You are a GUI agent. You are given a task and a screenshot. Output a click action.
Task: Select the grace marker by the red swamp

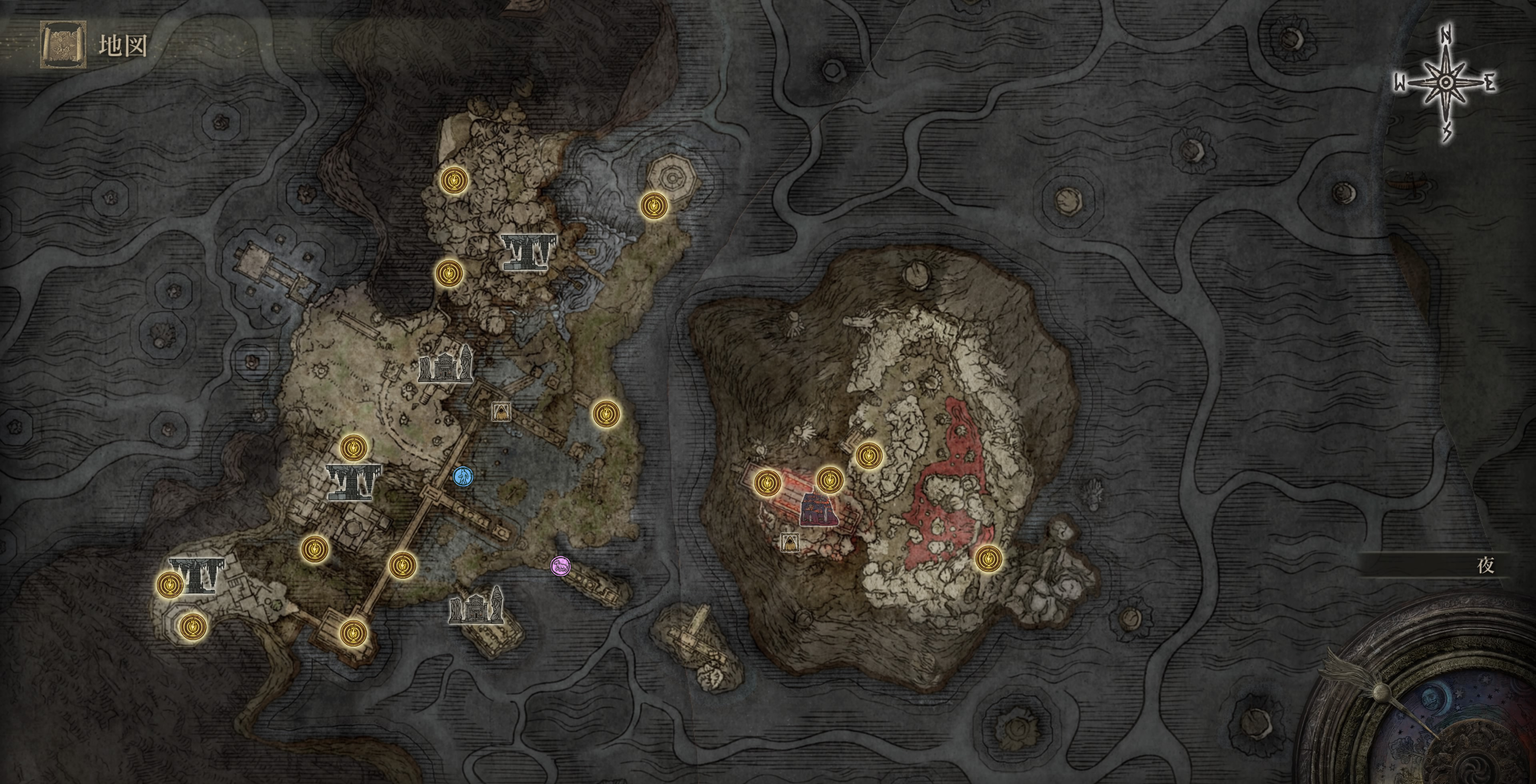tap(988, 559)
